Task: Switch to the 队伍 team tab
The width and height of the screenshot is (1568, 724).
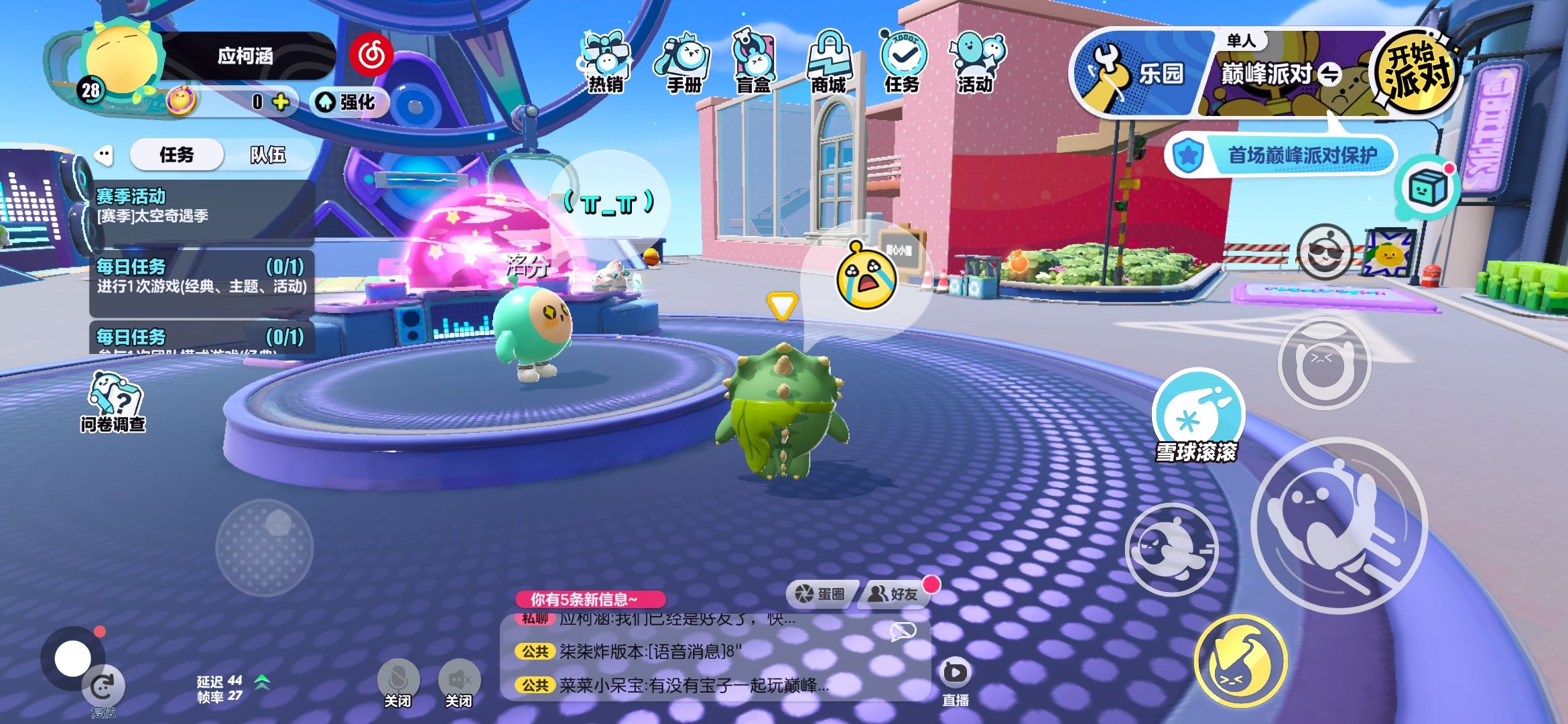Action: click(x=268, y=155)
